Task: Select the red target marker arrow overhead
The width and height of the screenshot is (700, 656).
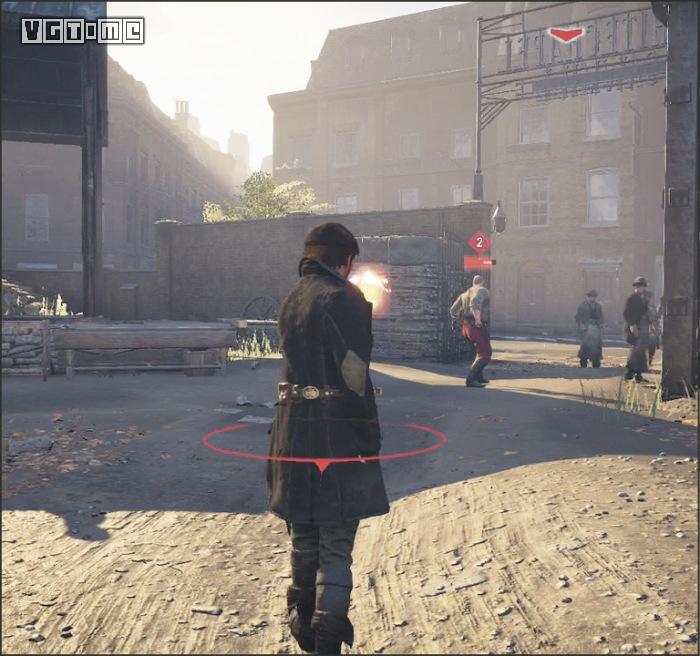Action: tap(566, 35)
